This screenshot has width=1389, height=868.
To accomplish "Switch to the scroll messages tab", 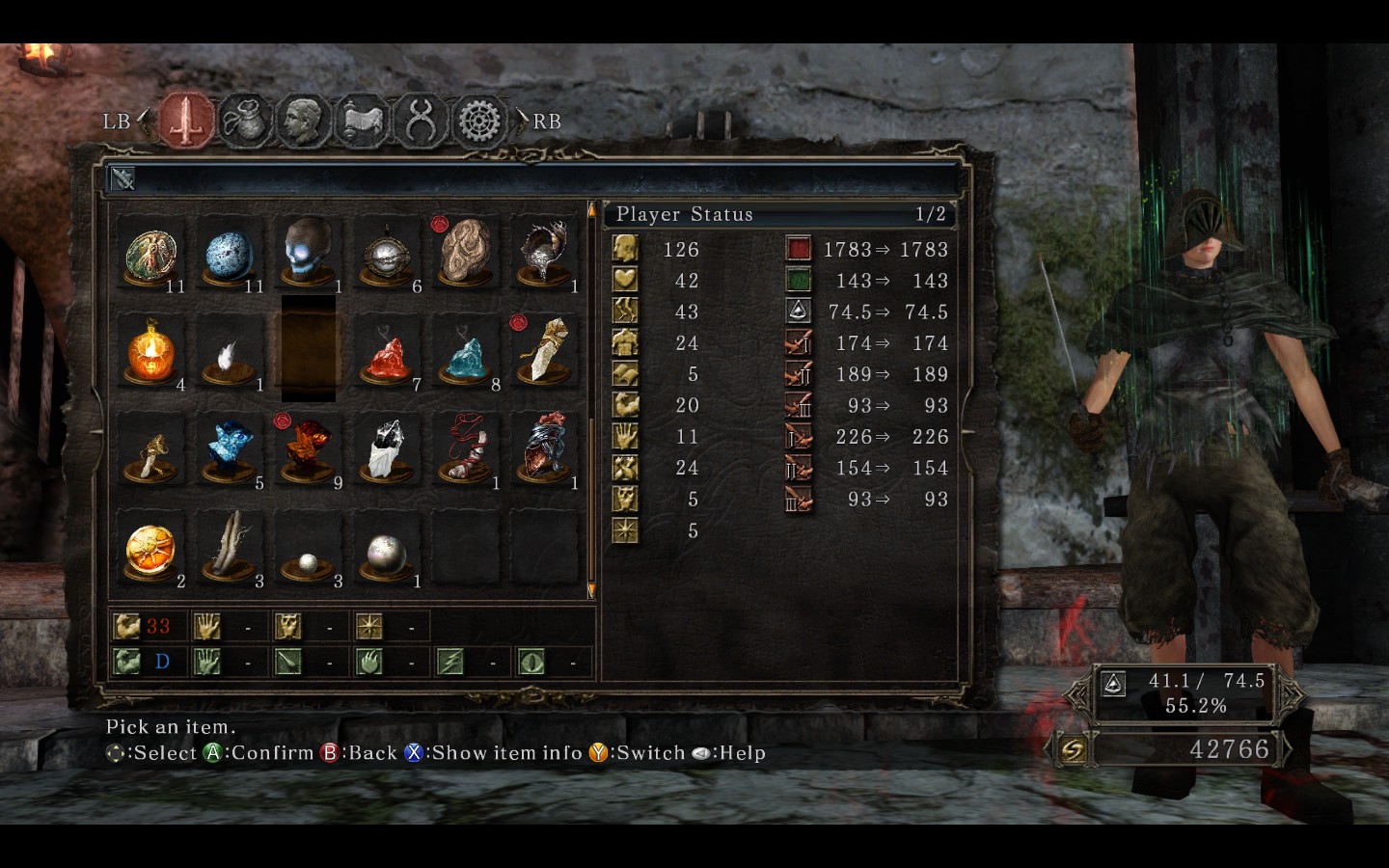I will pos(362,121).
